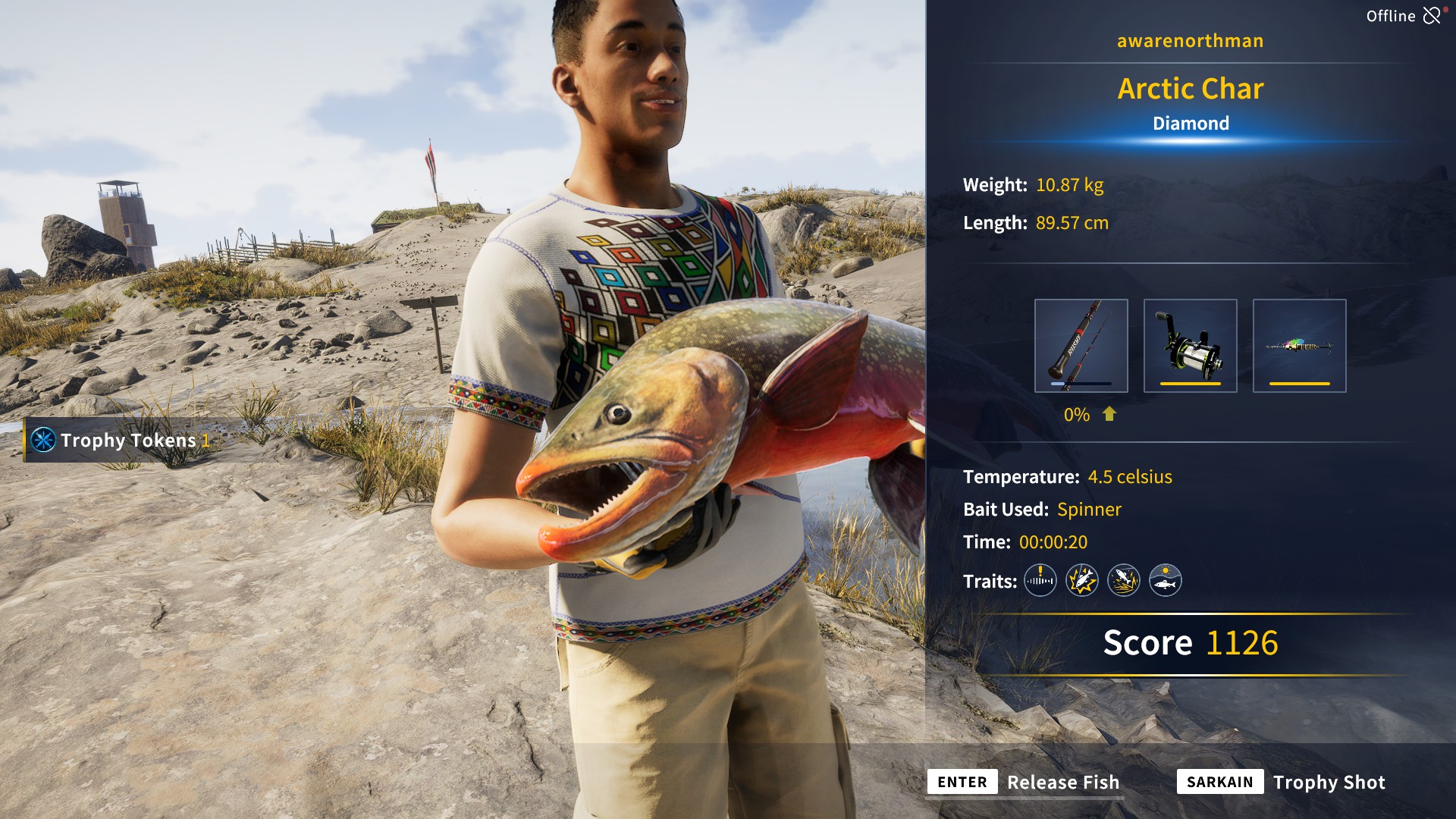Open the spinner lure equipment slot
Screen dimensions: 1456x819
(1300, 345)
